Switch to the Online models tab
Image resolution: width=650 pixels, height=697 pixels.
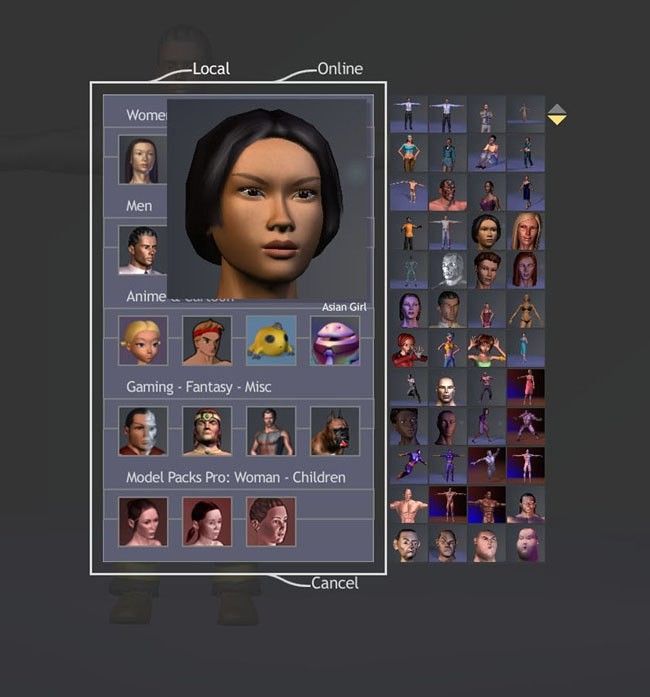339,68
